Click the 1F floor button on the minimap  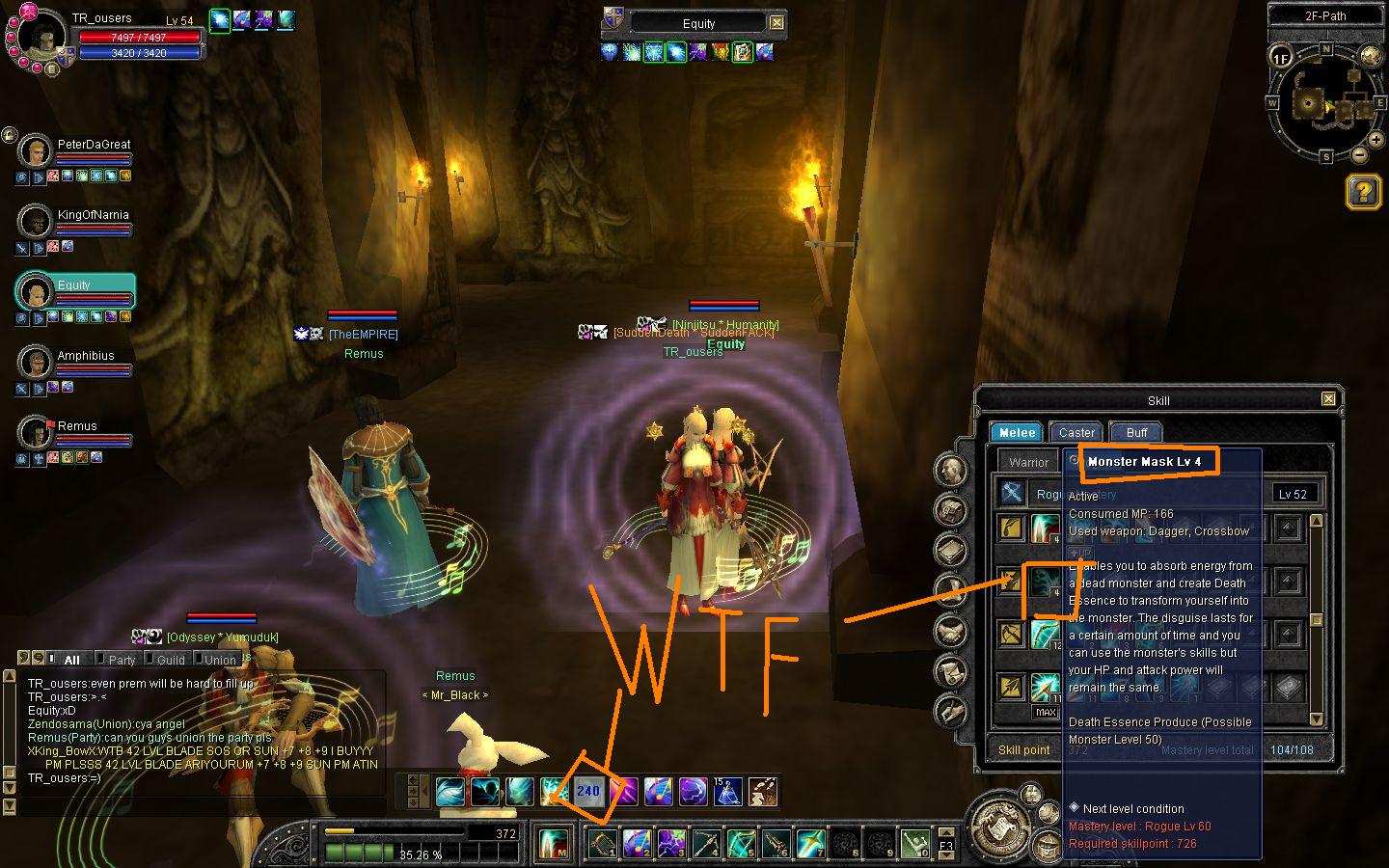tap(1280, 58)
